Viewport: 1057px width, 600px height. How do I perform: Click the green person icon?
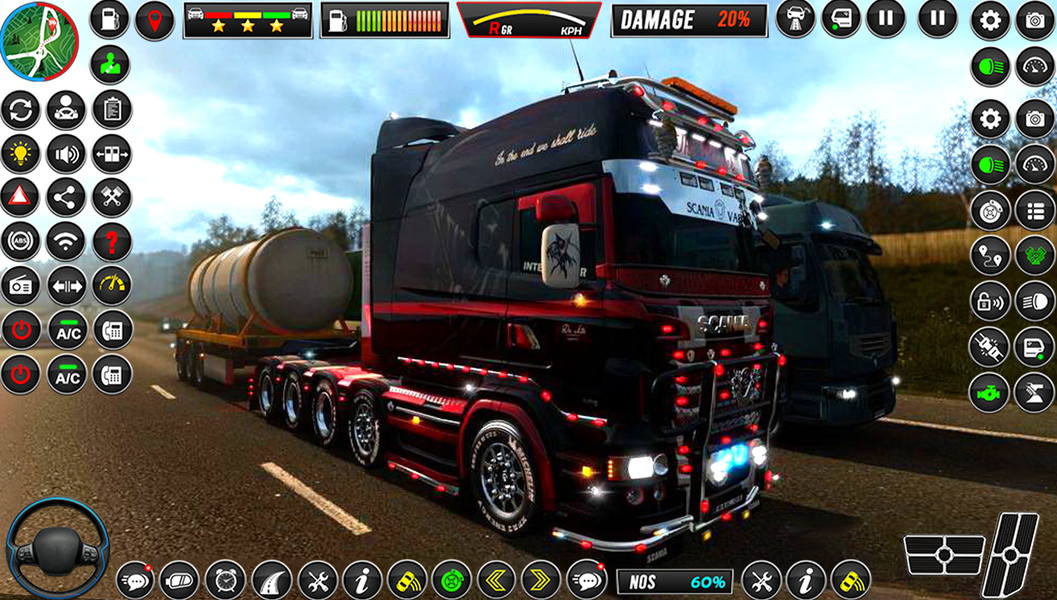tap(110, 64)
